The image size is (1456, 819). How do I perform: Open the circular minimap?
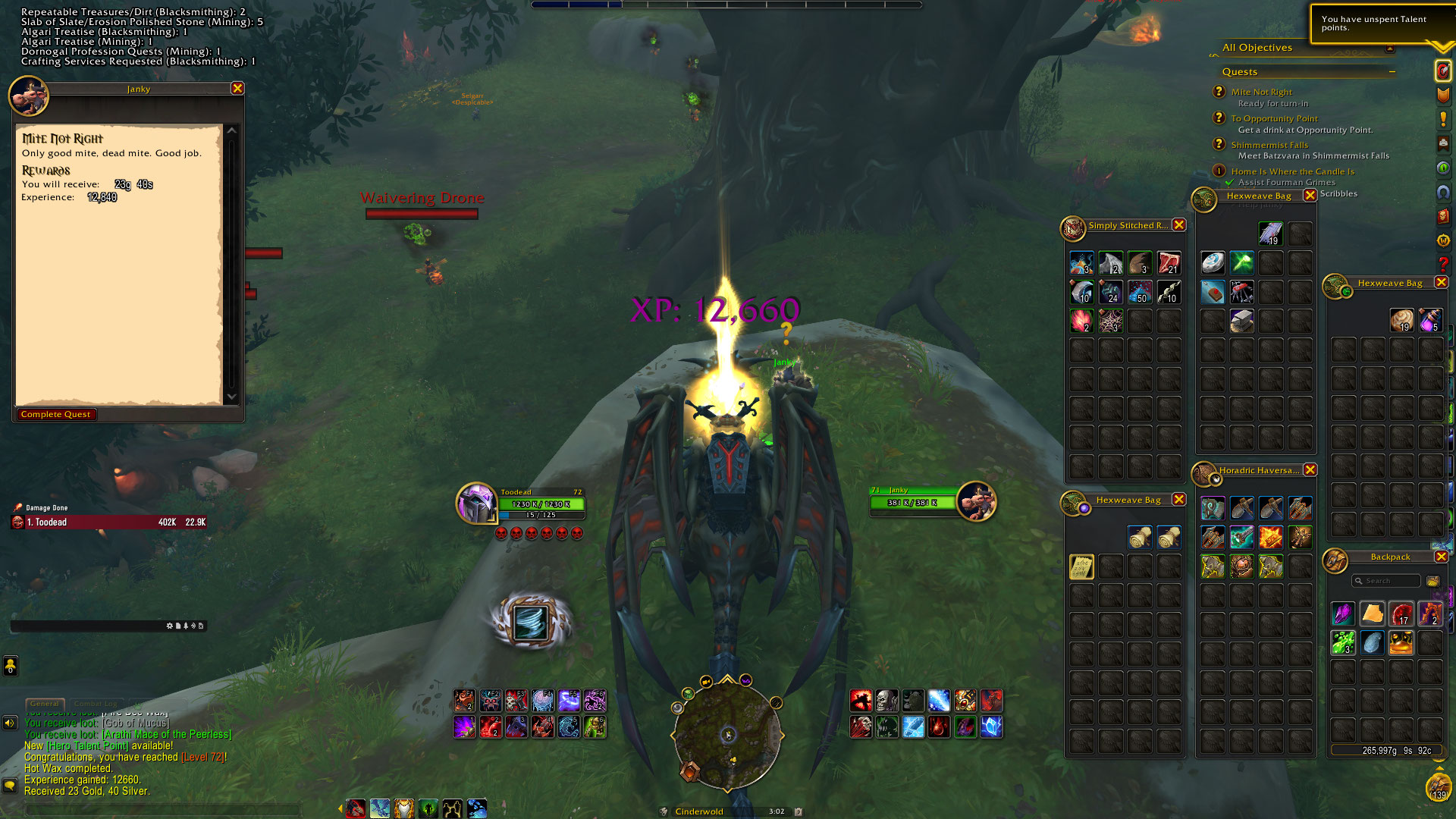726,734
